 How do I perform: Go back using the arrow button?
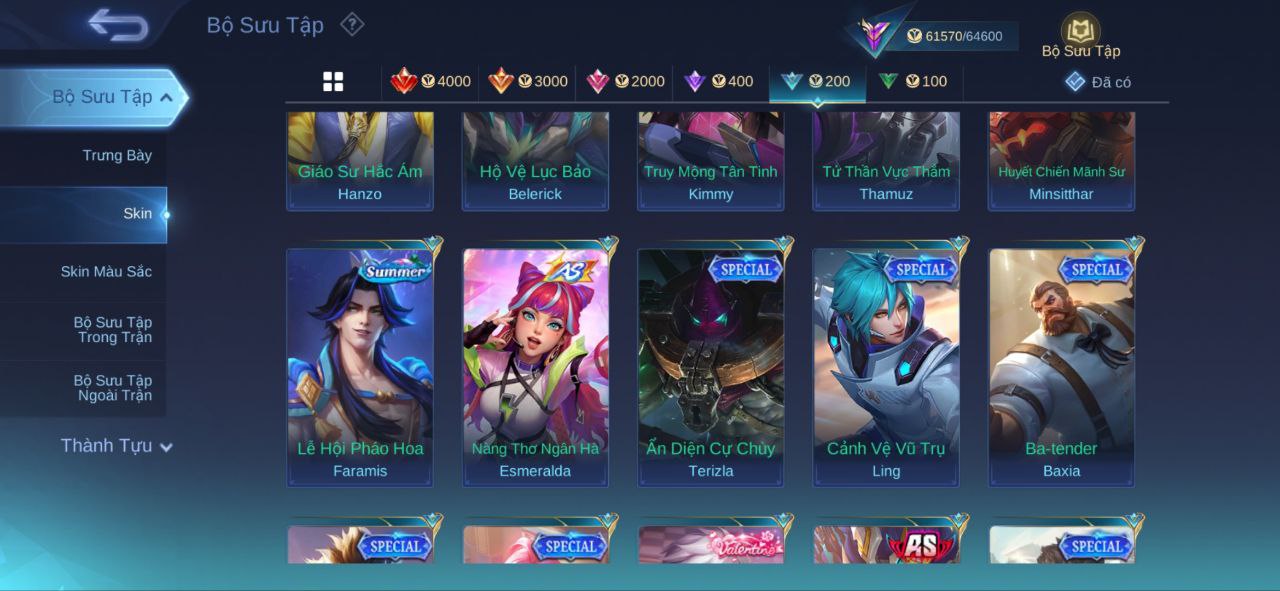pos(118,25)
